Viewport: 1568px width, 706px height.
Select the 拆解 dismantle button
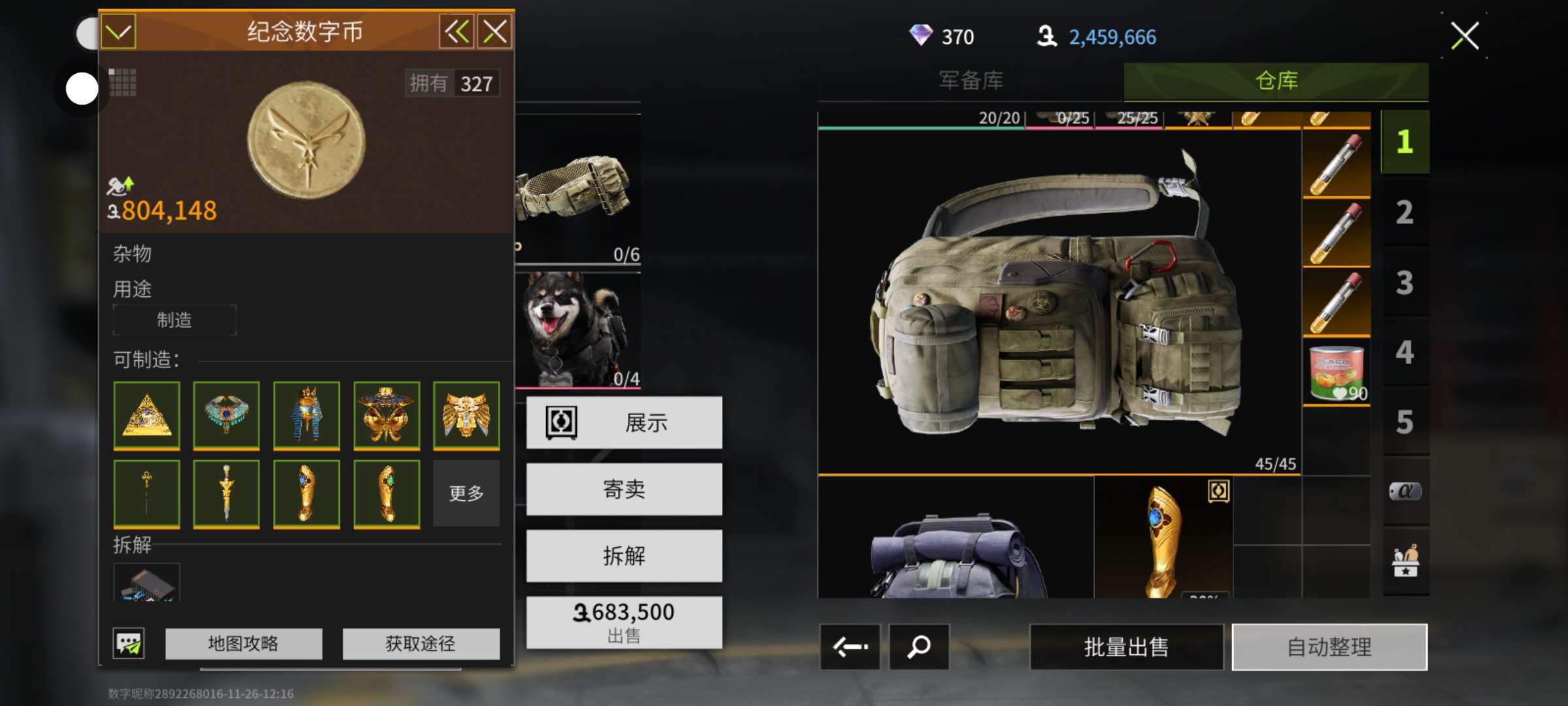(x=624, y=556)
